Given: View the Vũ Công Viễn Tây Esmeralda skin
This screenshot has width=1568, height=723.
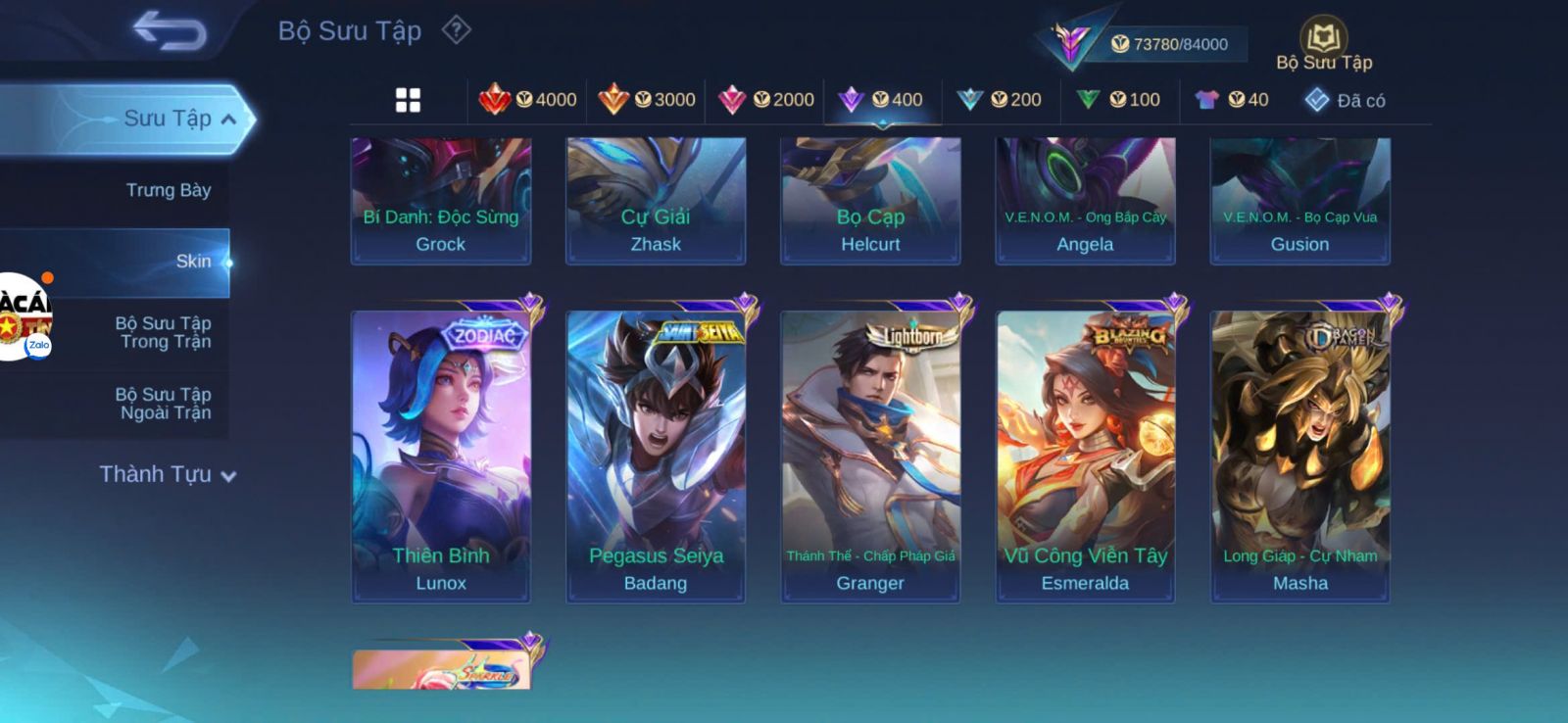Looking at the screenshot, I should (1085, 456).
